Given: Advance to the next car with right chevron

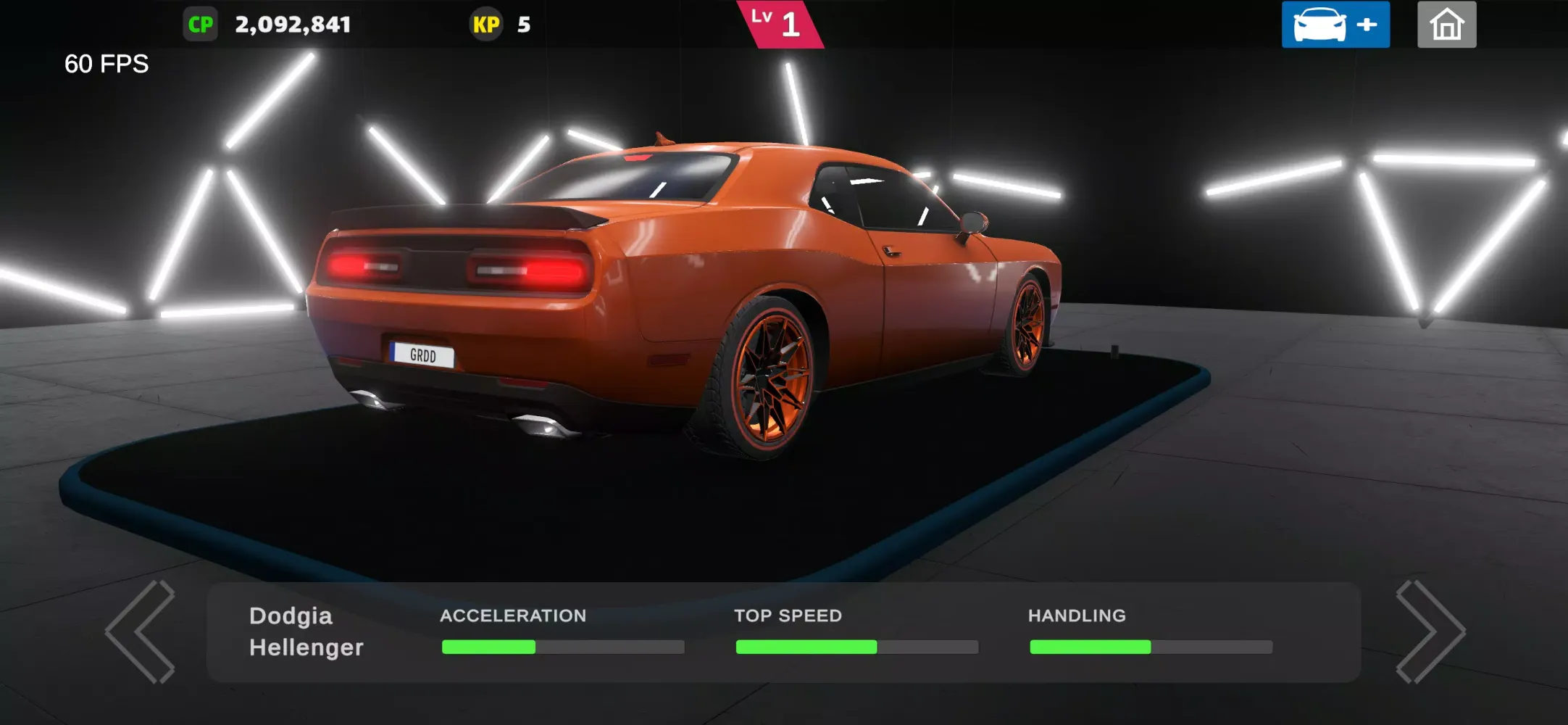Looking at the screenshot, I should coord(1431,632).
